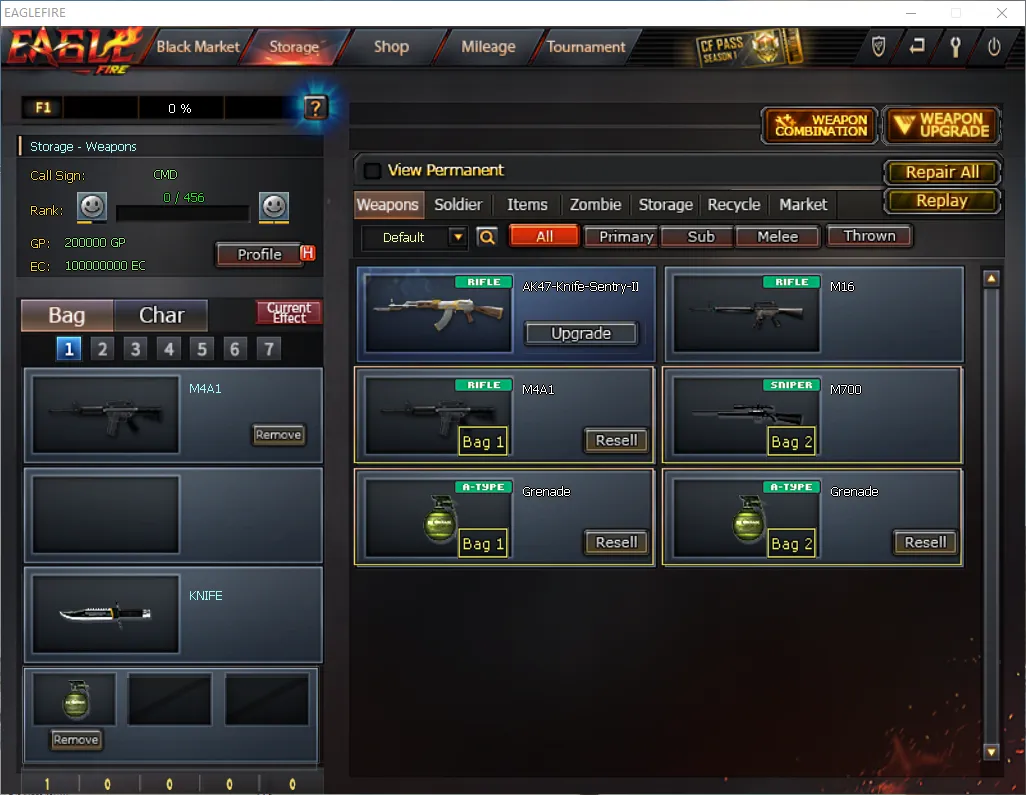Screen dimensions: 1026x795
Task: Upgrade the AK47-Knife-Sentry-II
Action: (581, 334)
